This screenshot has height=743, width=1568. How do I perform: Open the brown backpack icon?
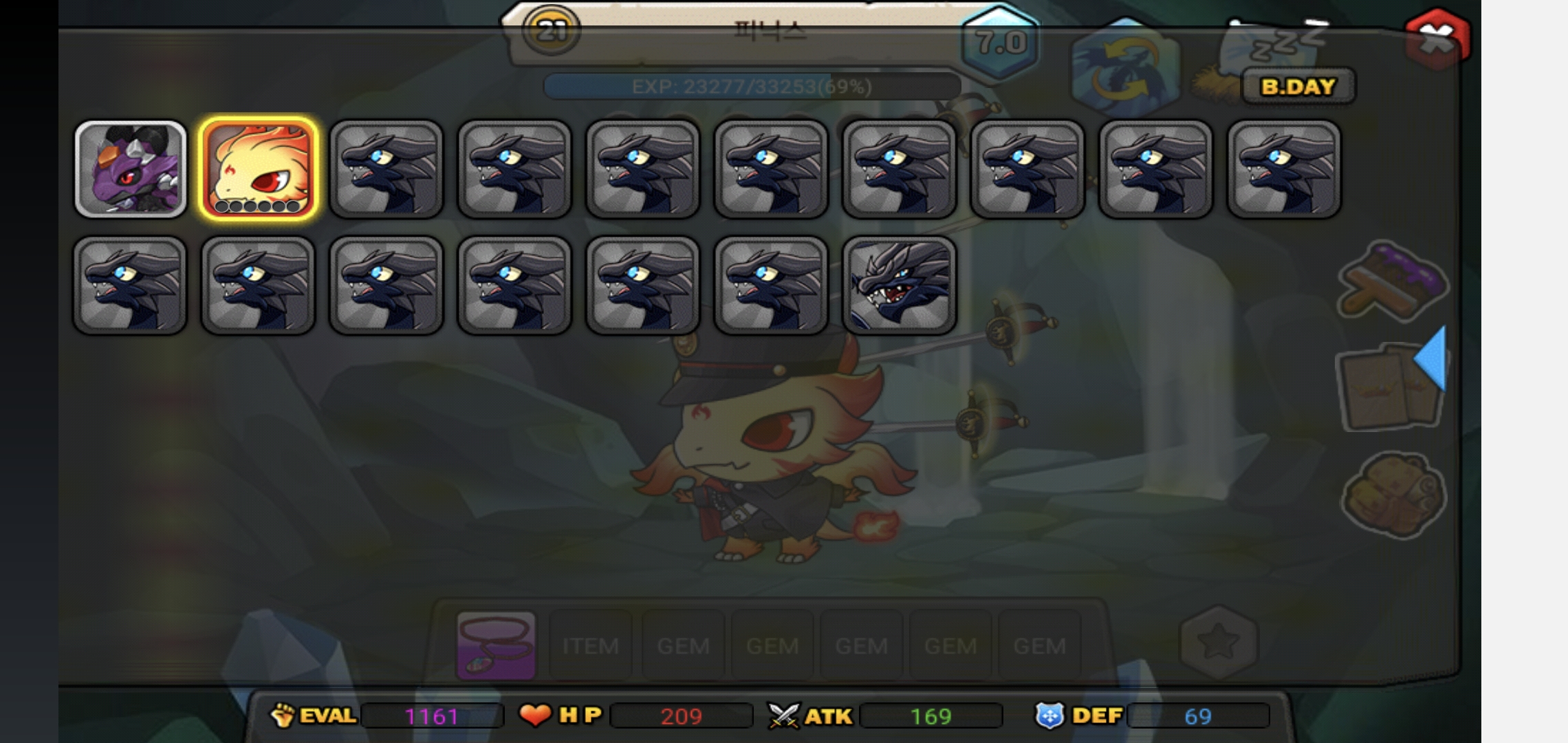(x=1394, y=494)
